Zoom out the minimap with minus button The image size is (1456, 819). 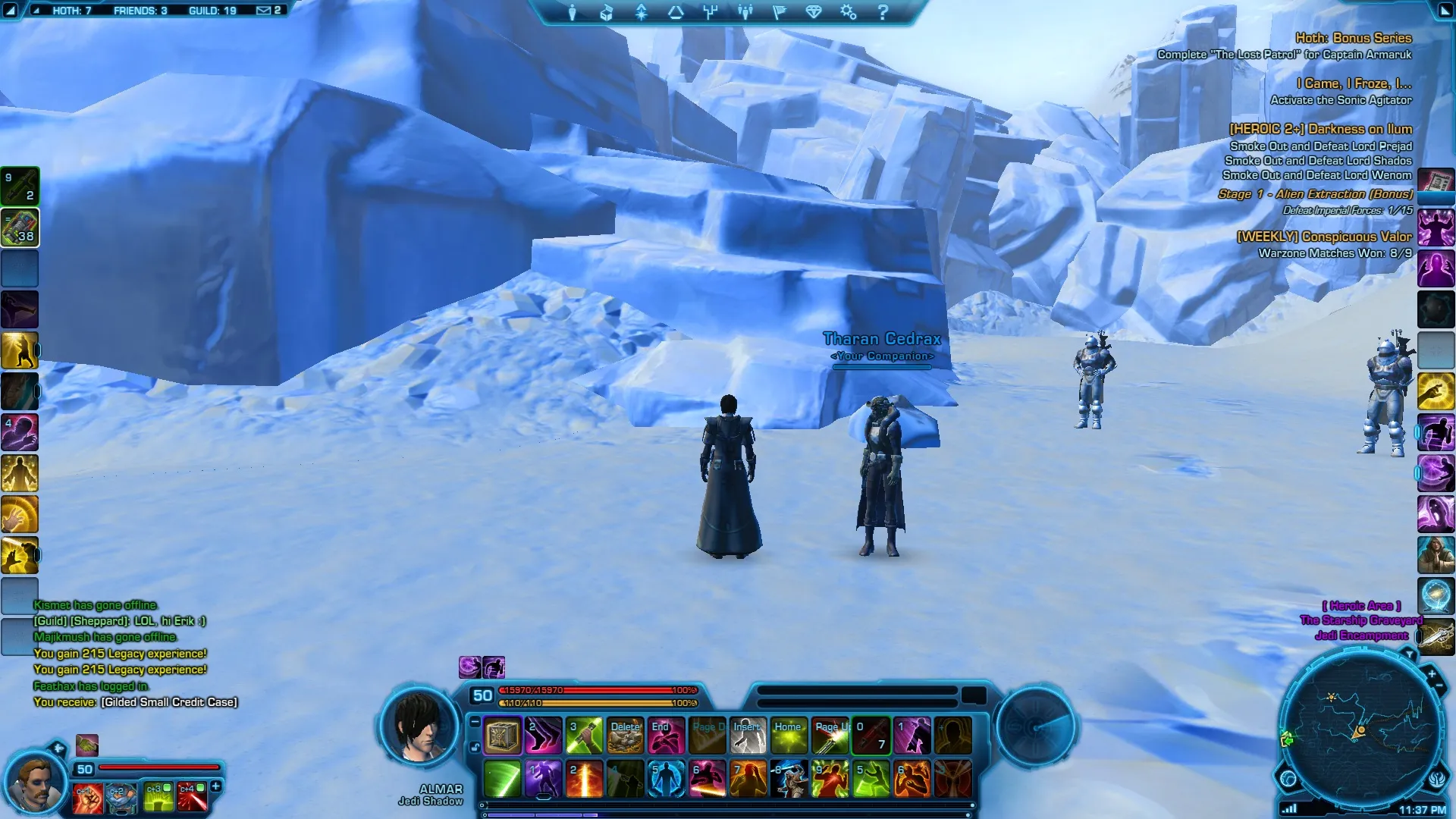[1439, 686]
